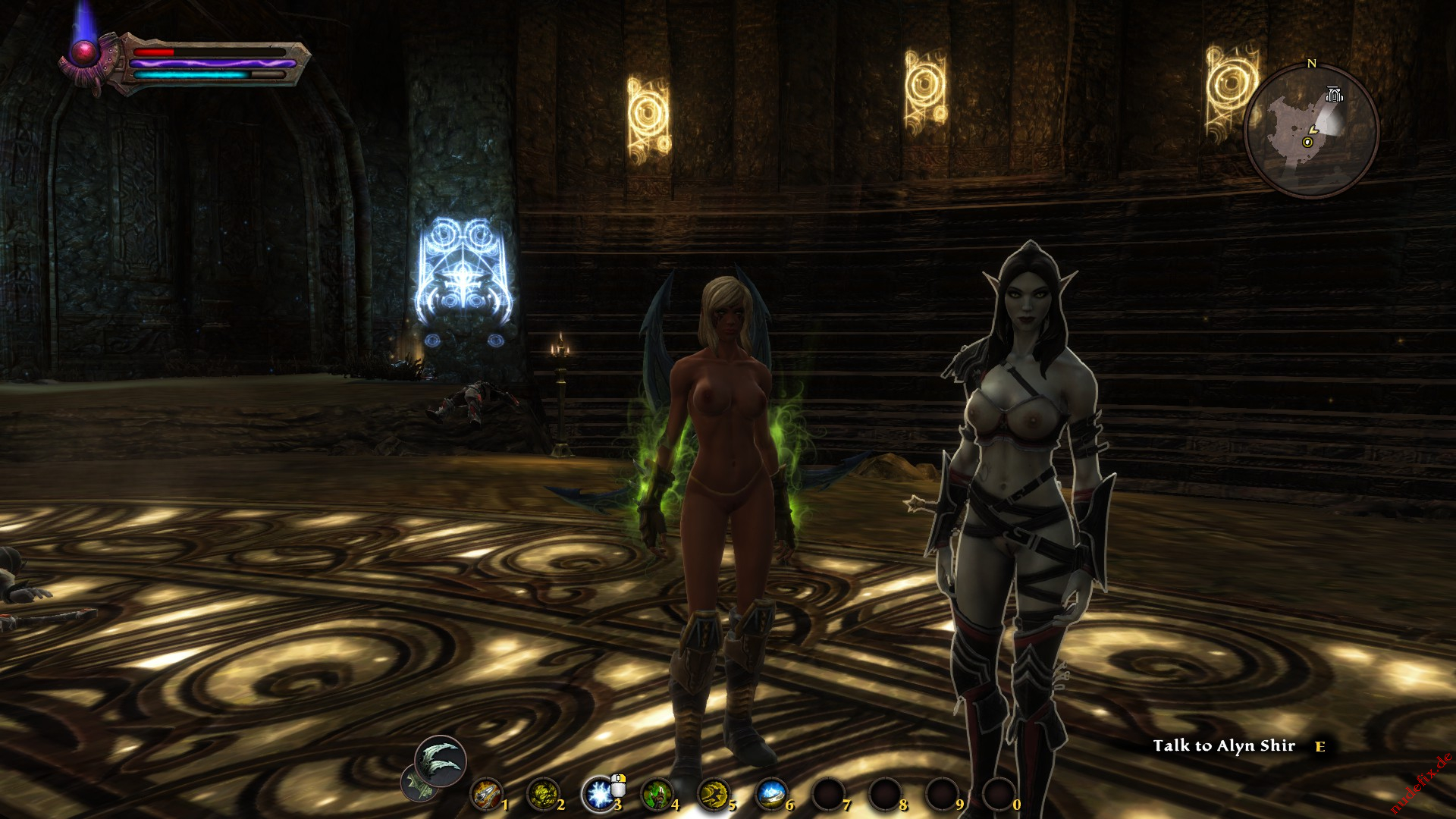Click the doorway marker on the minimap
Viewport: 1456px width, 819px height.
click(x=1334, y=95)
